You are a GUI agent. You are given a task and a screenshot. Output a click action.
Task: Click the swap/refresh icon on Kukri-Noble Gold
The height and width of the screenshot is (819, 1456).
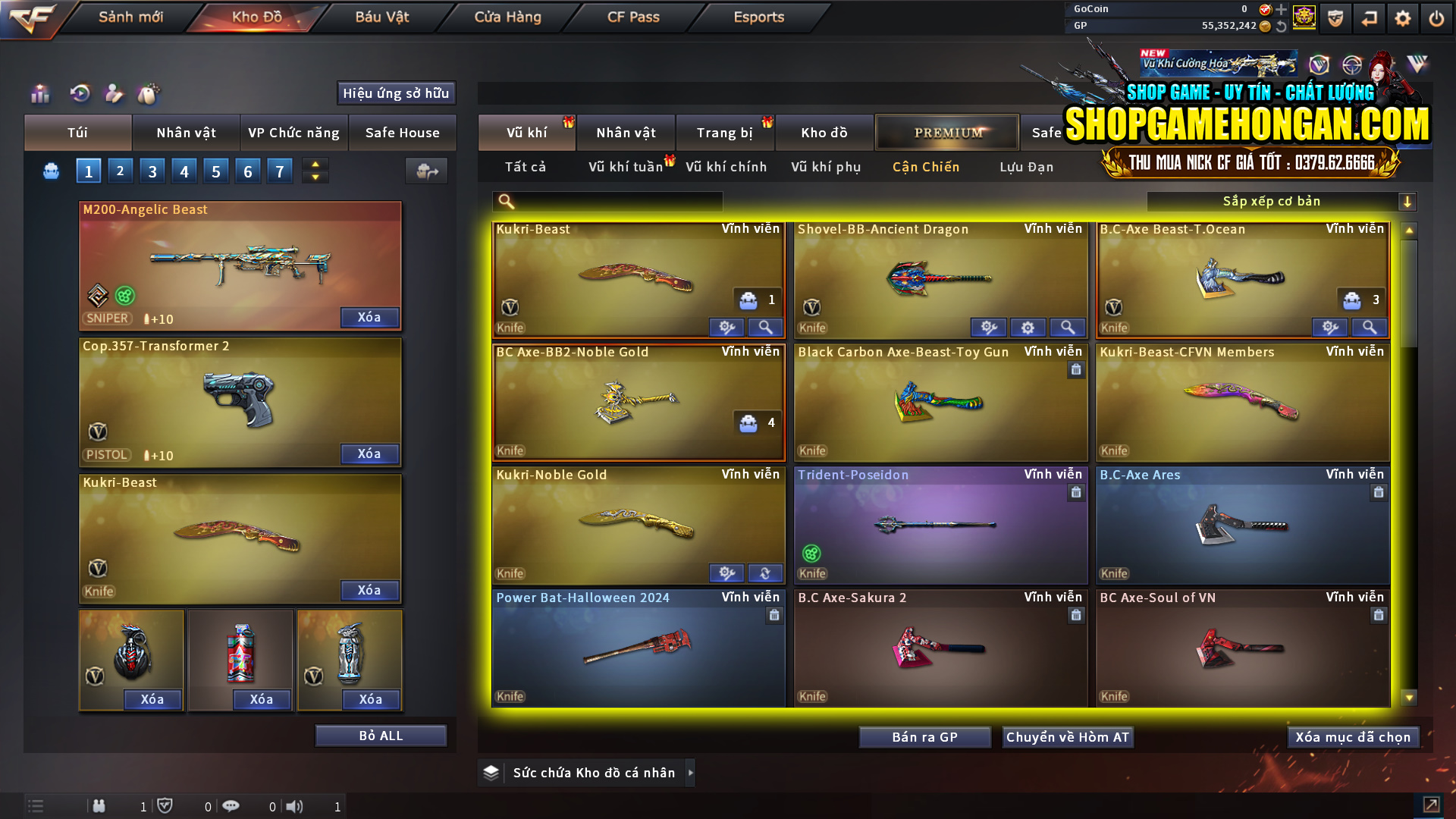point(765,573)
